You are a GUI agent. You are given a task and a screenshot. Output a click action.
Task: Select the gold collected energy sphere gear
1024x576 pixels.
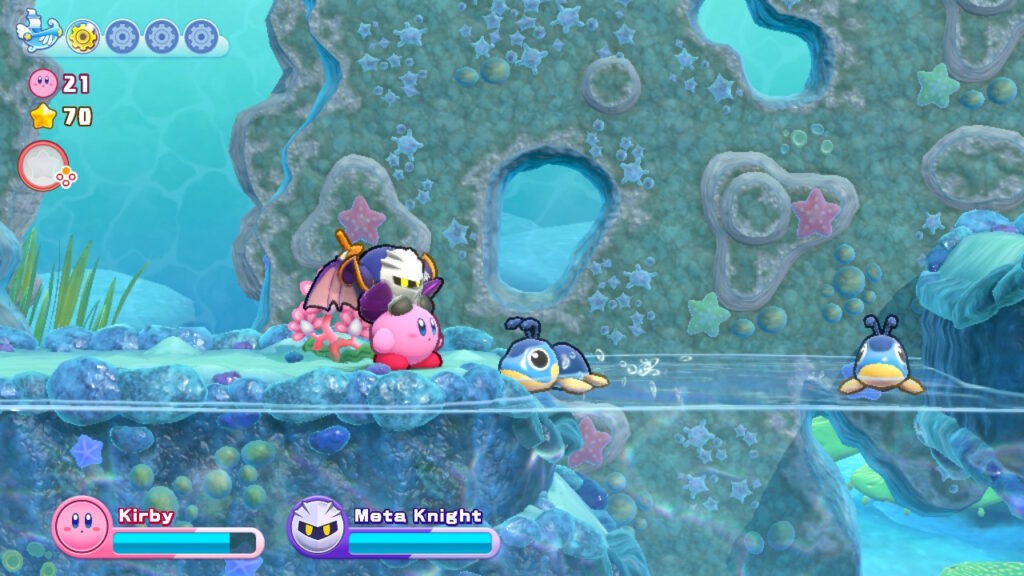coord(82,37)
